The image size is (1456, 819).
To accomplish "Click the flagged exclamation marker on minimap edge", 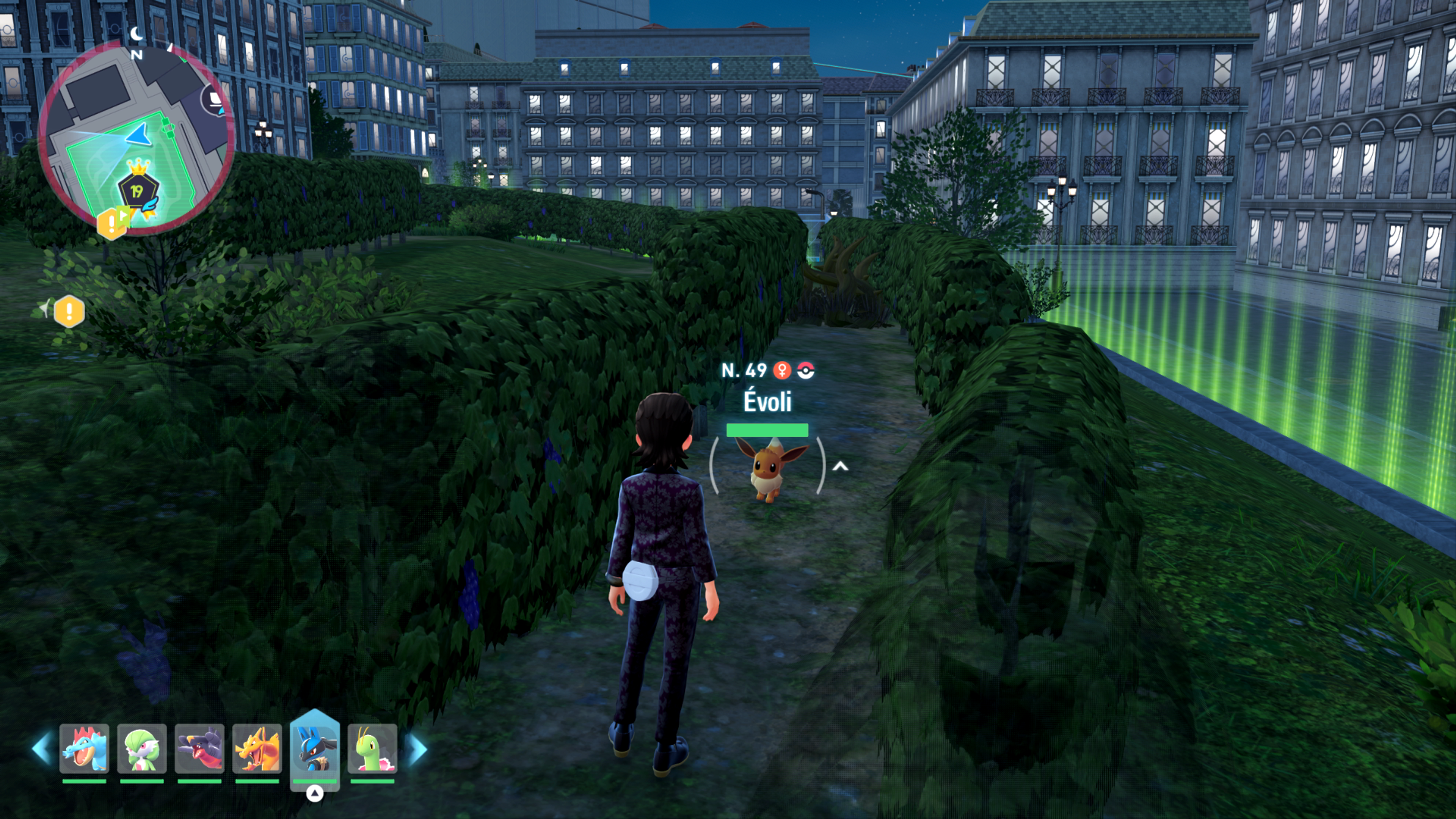I will tap(113, 223).
